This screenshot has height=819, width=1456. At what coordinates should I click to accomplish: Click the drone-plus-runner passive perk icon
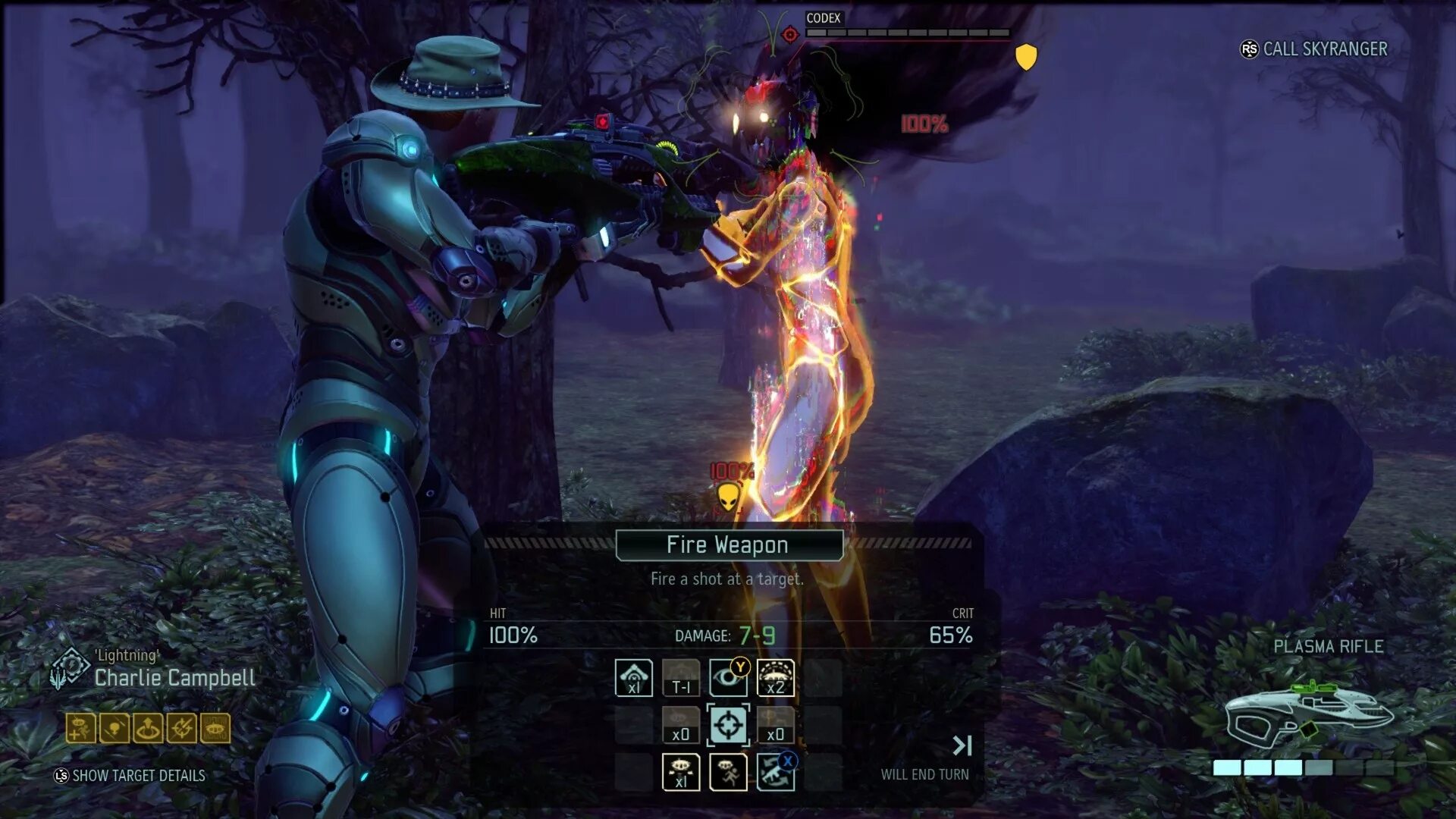pyautogui.click(x=80, y=728)
